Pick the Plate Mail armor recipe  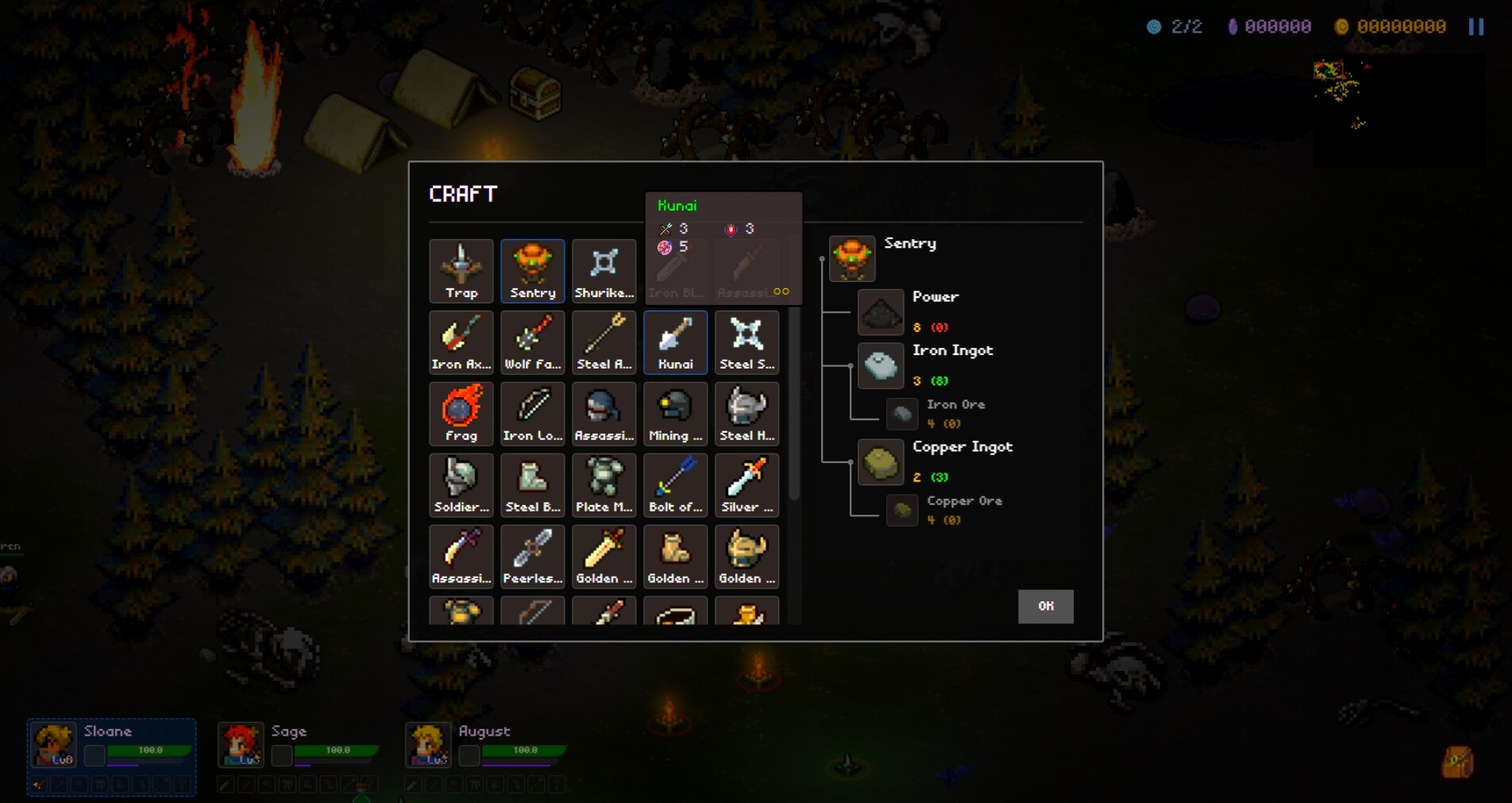coord(604,485)
